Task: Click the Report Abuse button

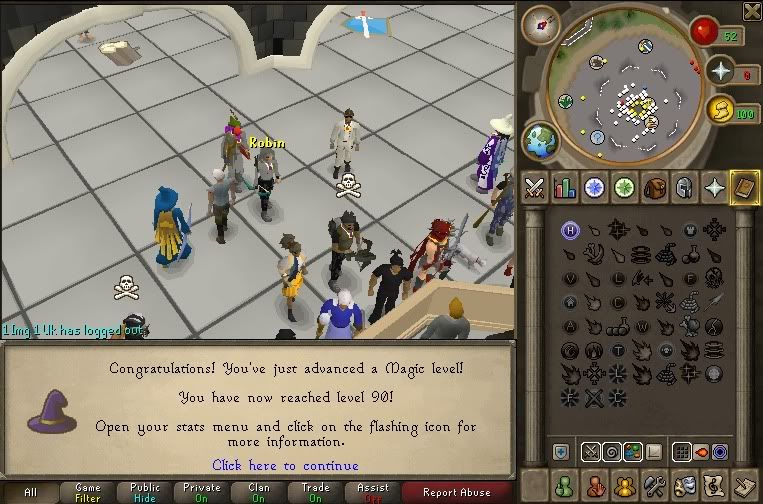Action: click(456, 492)
